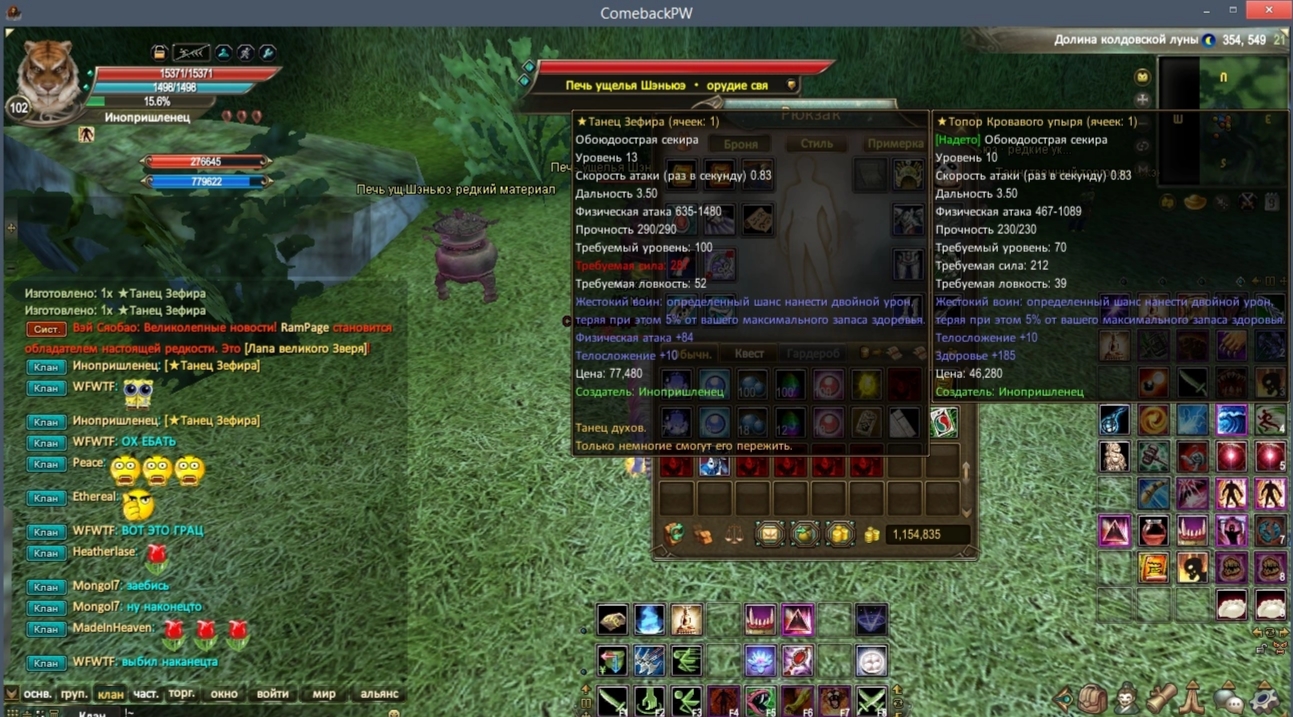
Task: Select the "альянс" chat tab
Action: coord(379,693)
